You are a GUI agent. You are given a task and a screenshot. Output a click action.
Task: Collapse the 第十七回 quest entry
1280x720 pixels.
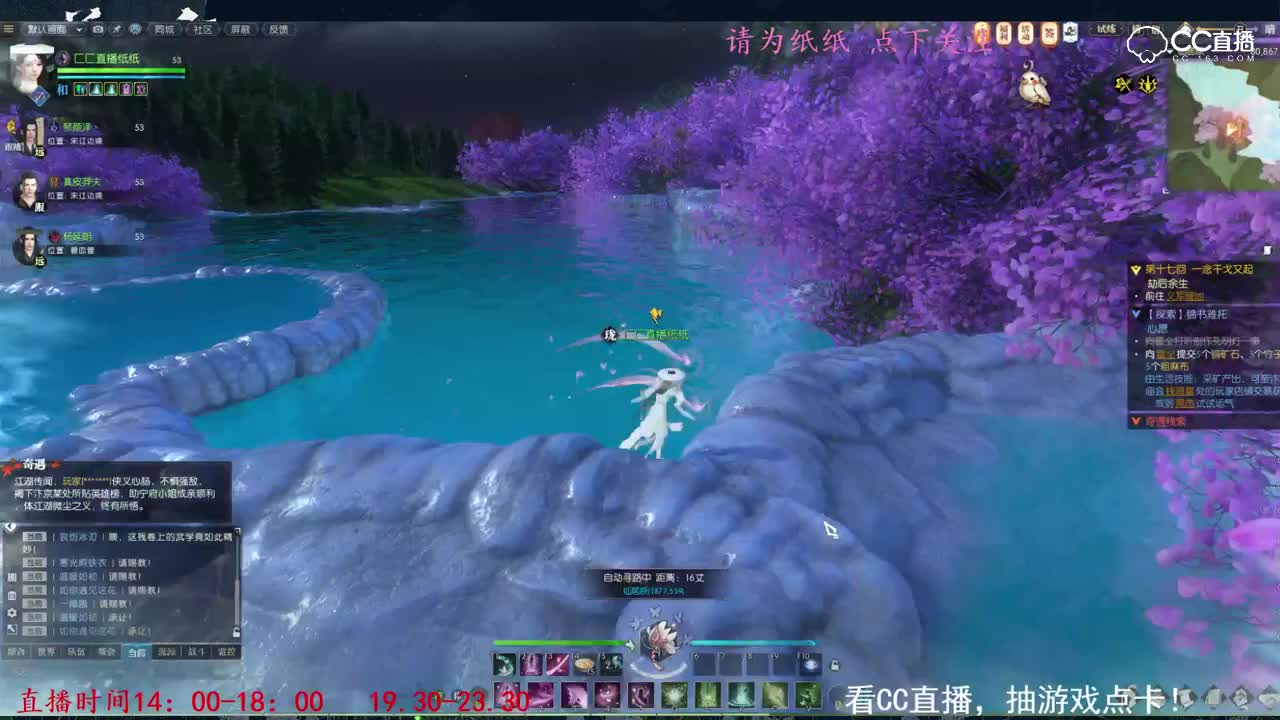[x=1136, y=269]
